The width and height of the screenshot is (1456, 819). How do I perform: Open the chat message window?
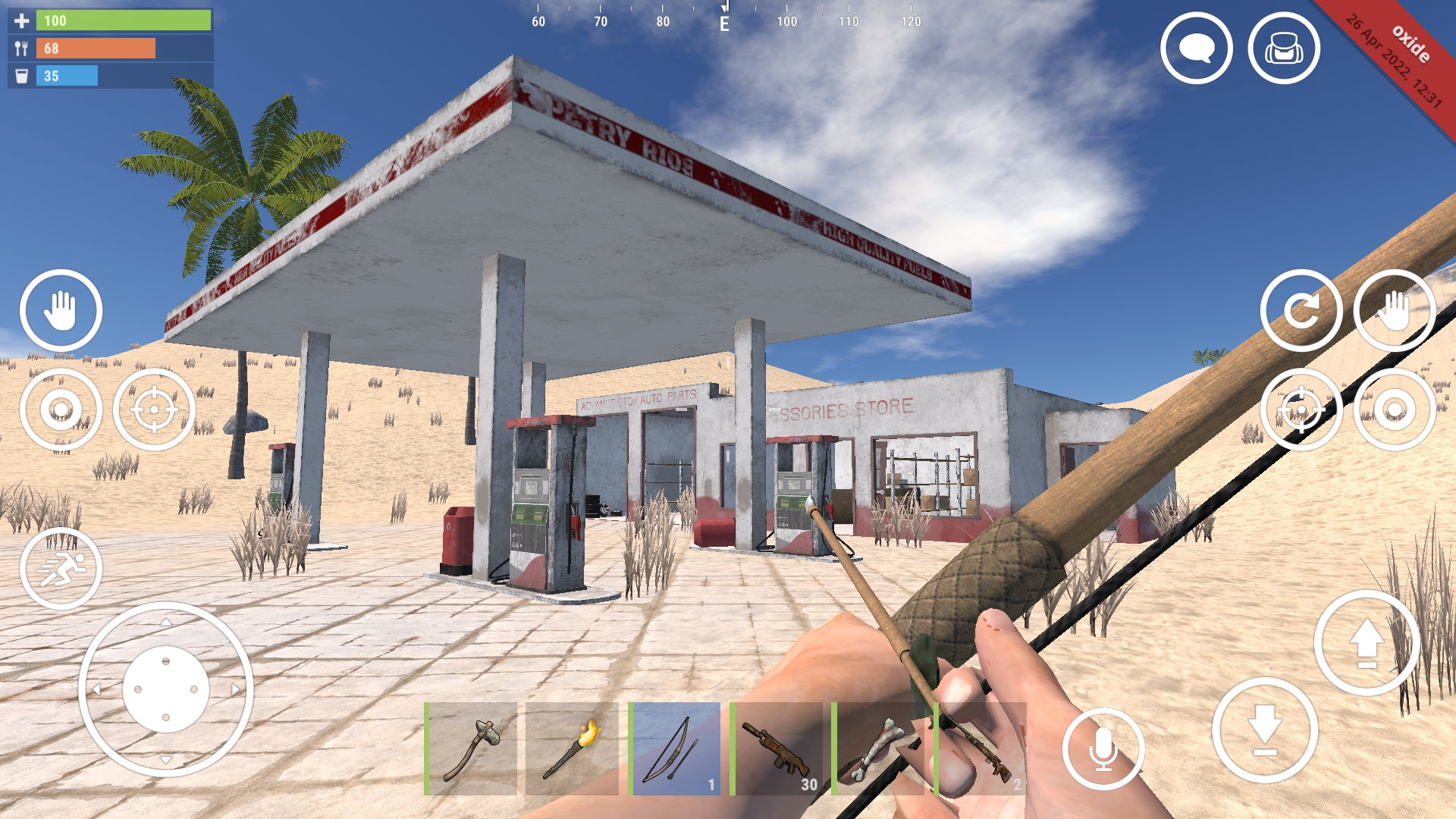pyautogui.click(x=1197, y=48)
